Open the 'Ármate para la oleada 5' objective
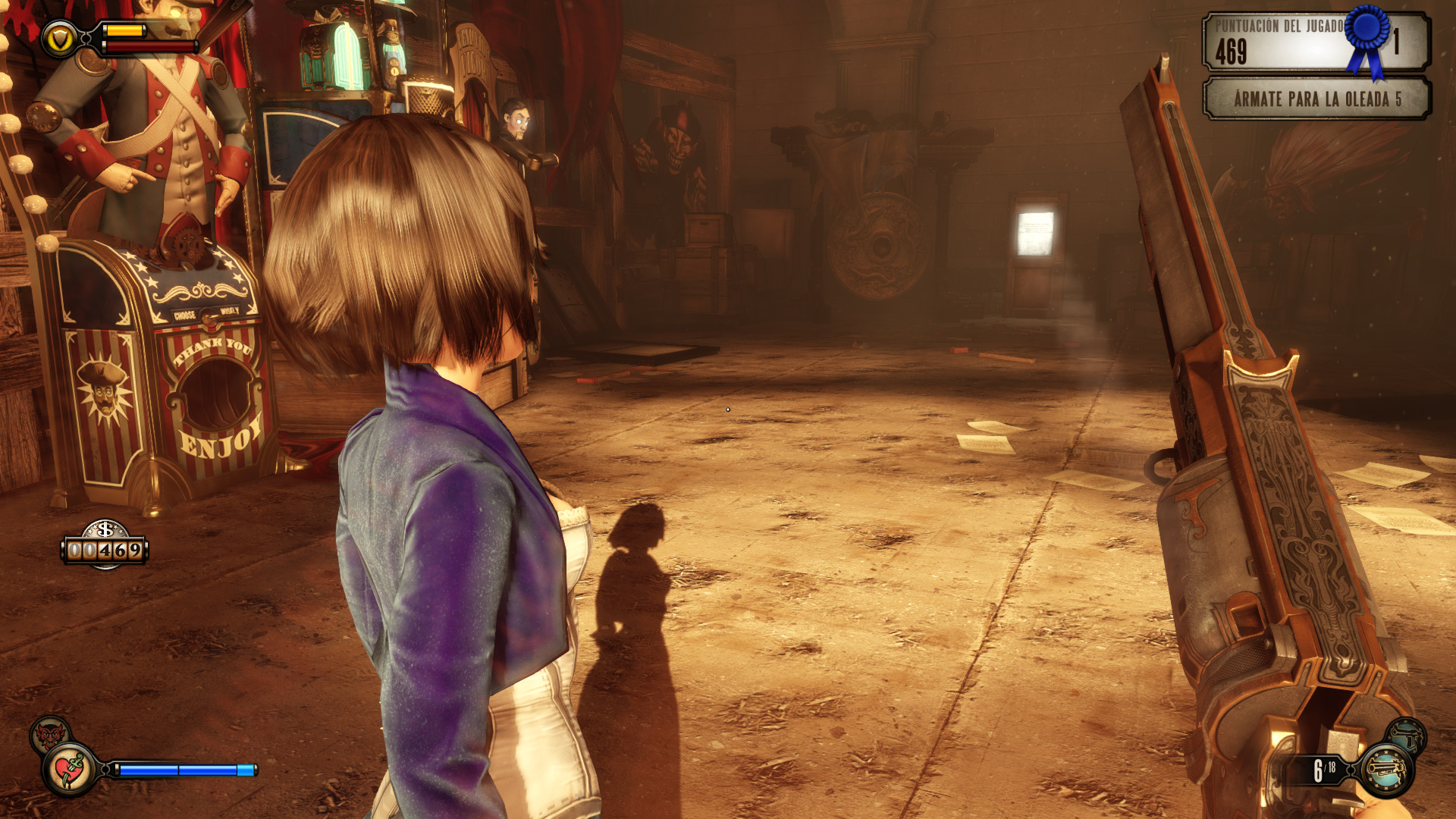The image size is (1456, 819). tap(1317, 99)
